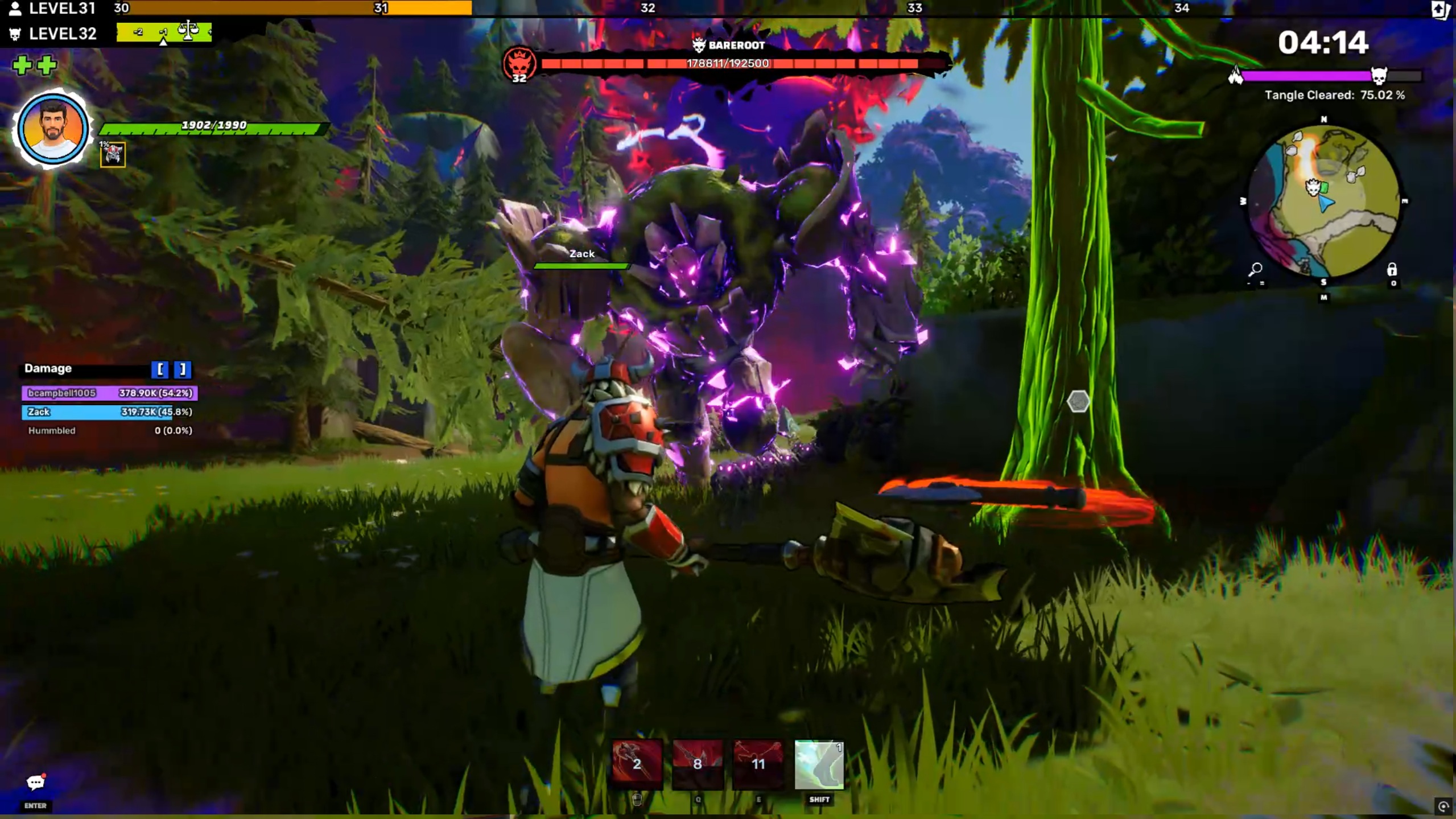Switch damage meter with right bracket button
The width and height of the screenshot is (1456, 819).
pyautogui.click(x=183, y=369)
